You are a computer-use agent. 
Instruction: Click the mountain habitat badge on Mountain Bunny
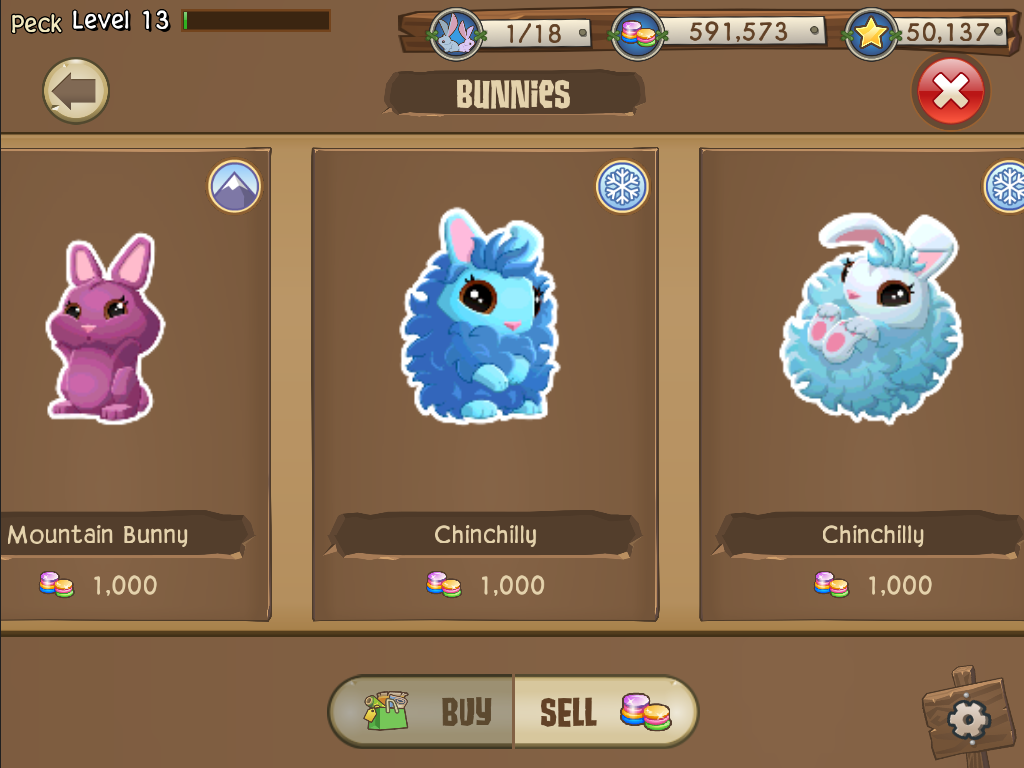point(235,186)
